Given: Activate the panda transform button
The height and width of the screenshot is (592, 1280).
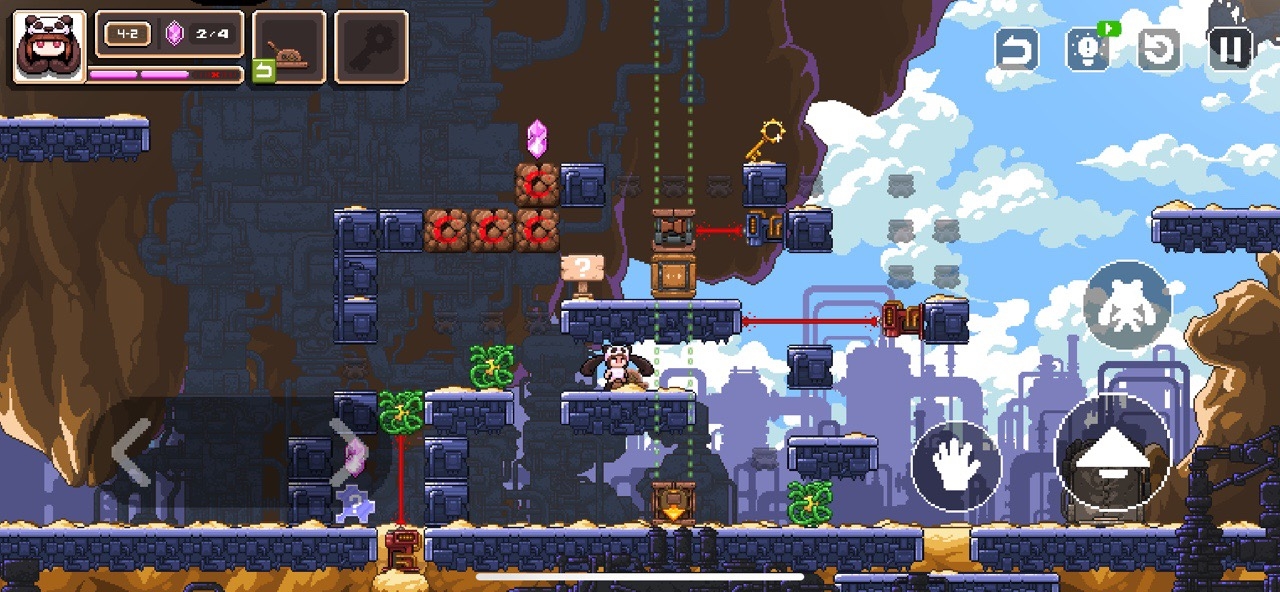Looking at the screenshot, I should pos(1127,305).
